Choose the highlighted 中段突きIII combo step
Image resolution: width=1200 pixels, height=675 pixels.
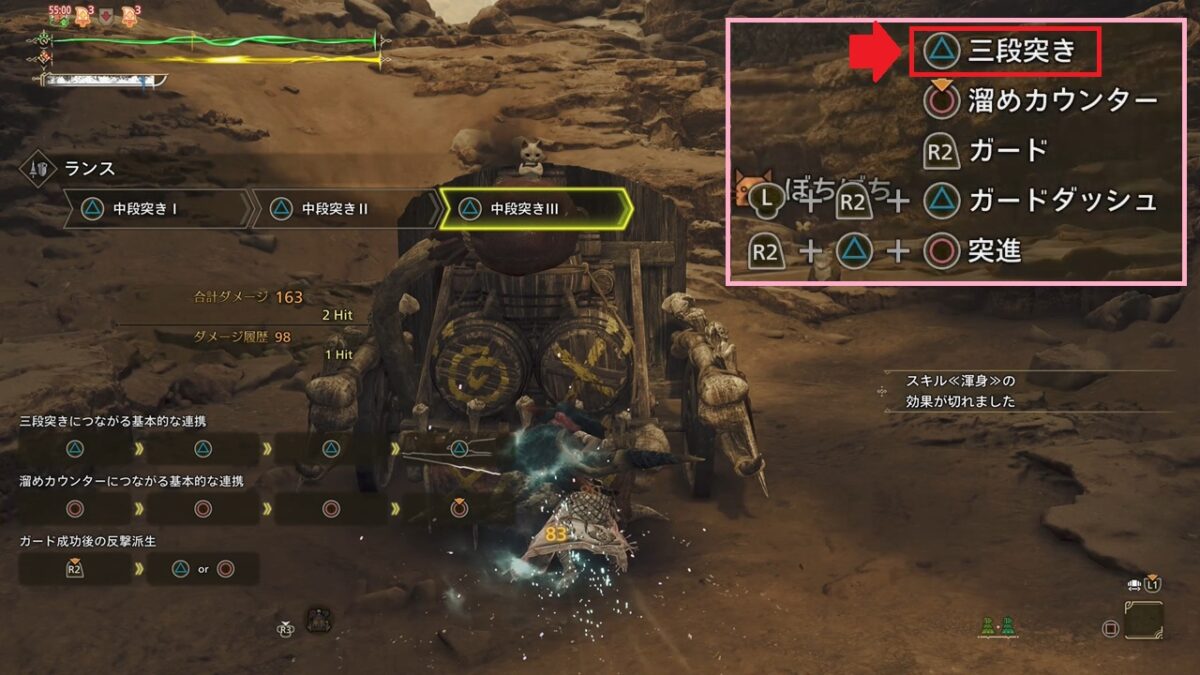coord(534,209)
